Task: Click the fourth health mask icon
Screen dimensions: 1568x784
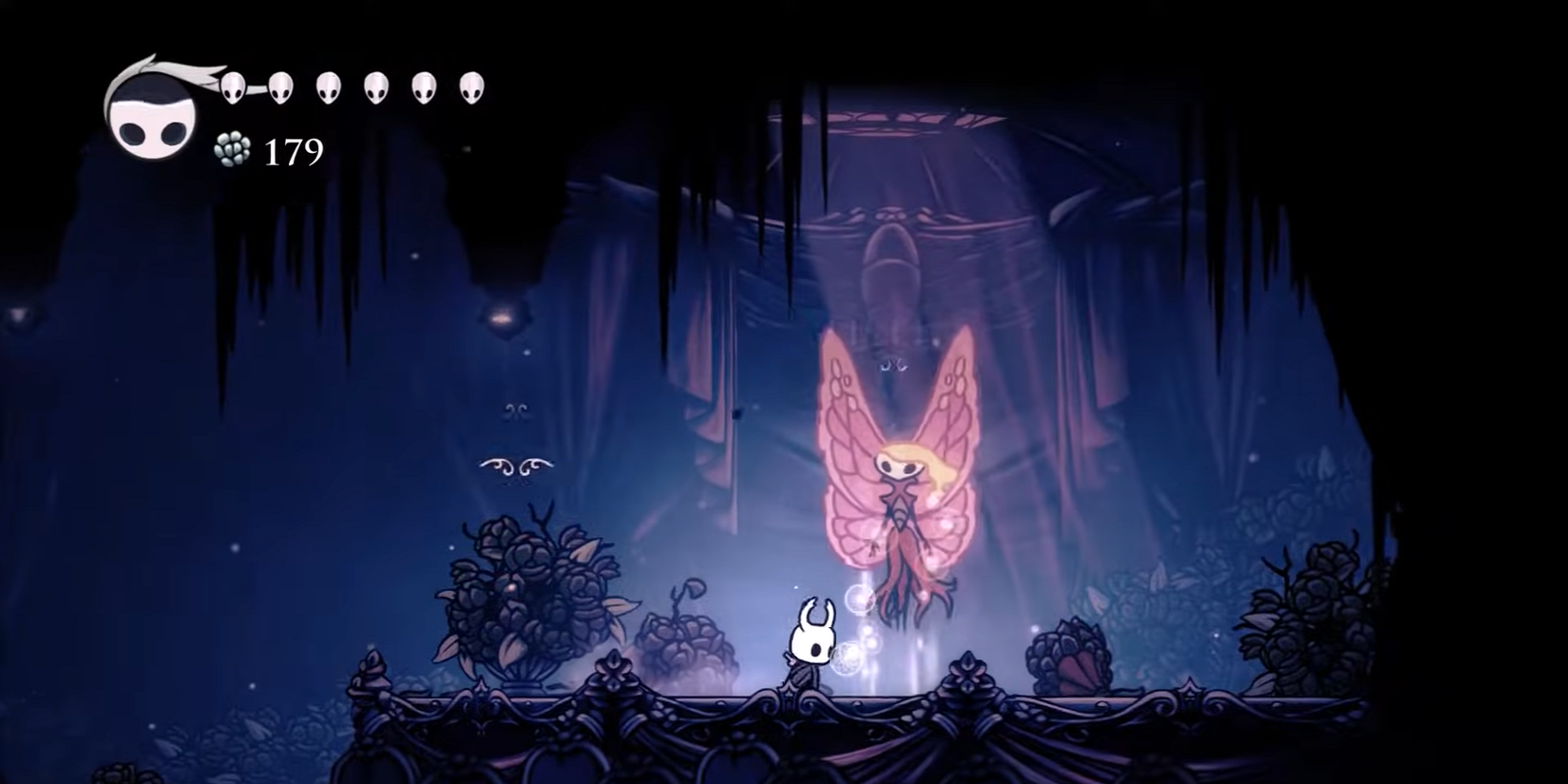Action: 373,87
